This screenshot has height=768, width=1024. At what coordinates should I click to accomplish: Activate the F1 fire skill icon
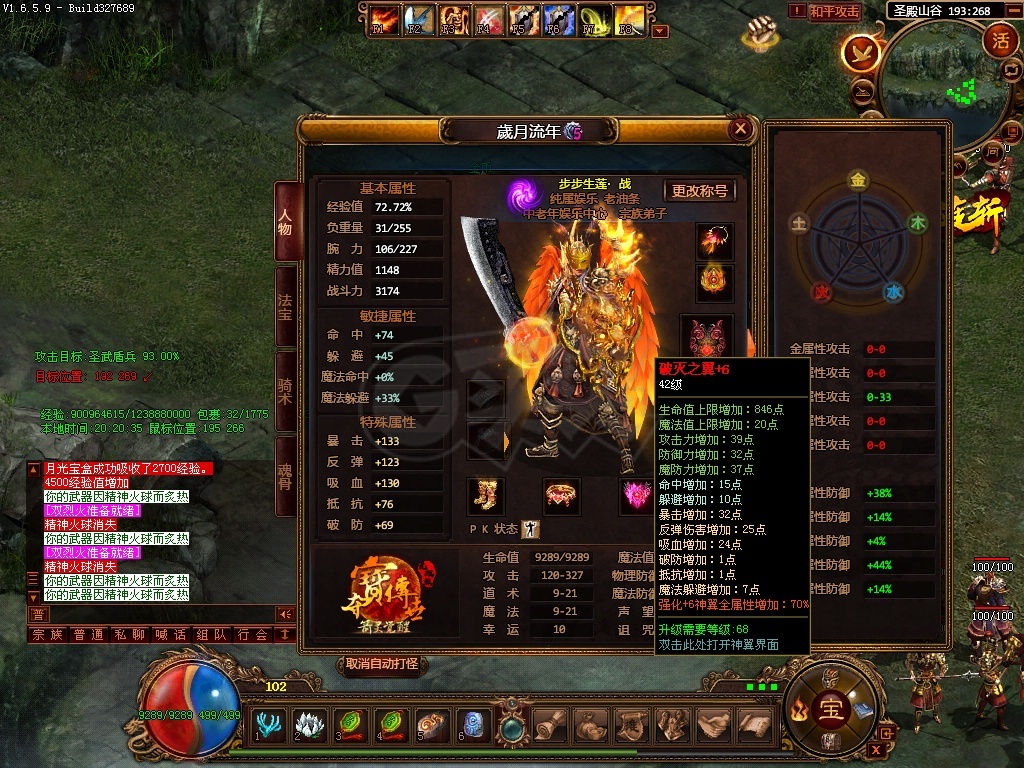coord(383,19)
